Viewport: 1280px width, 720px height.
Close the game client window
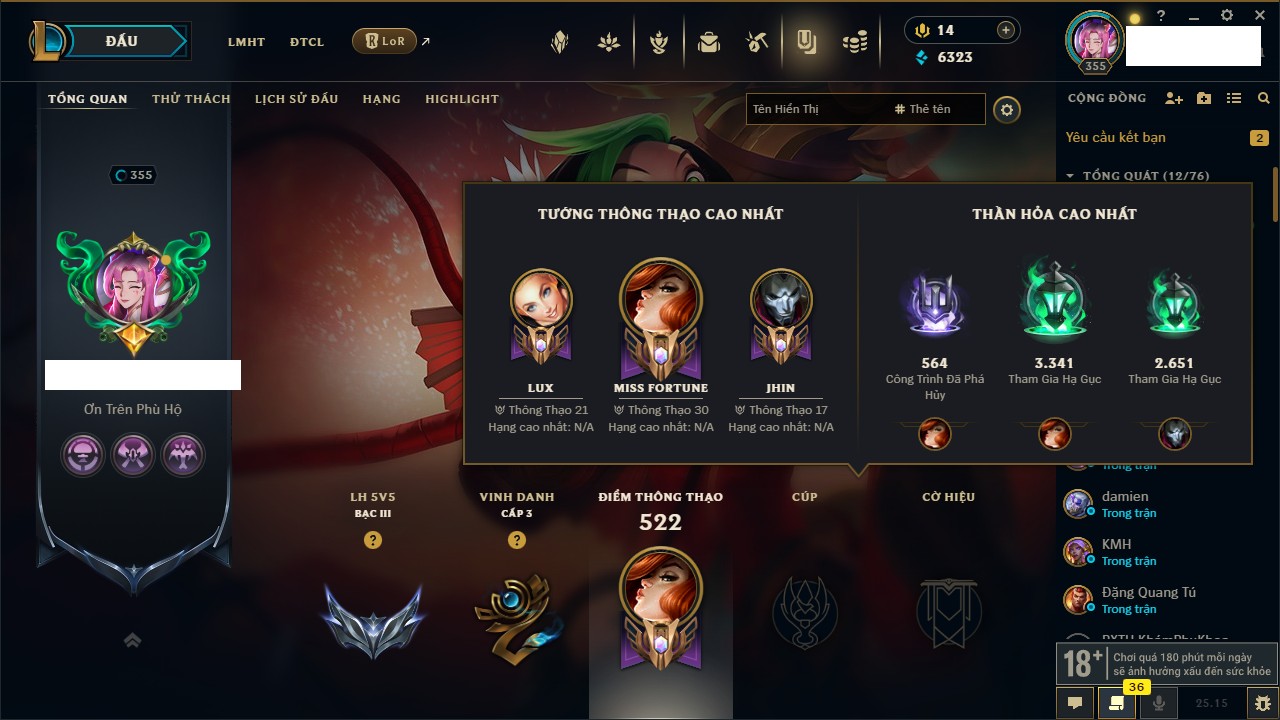click(1257, 16)
